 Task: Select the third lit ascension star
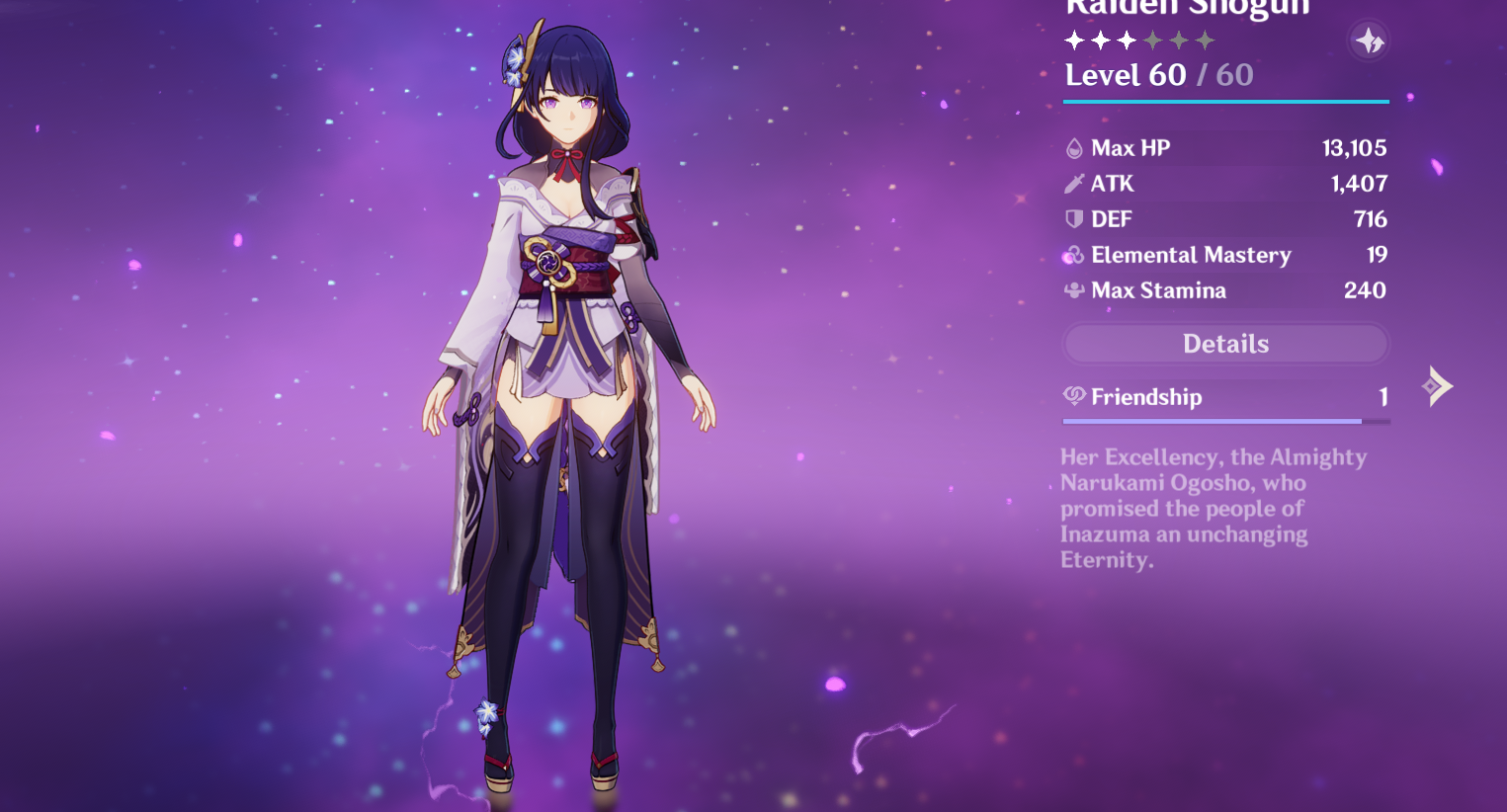point(1126,41)
